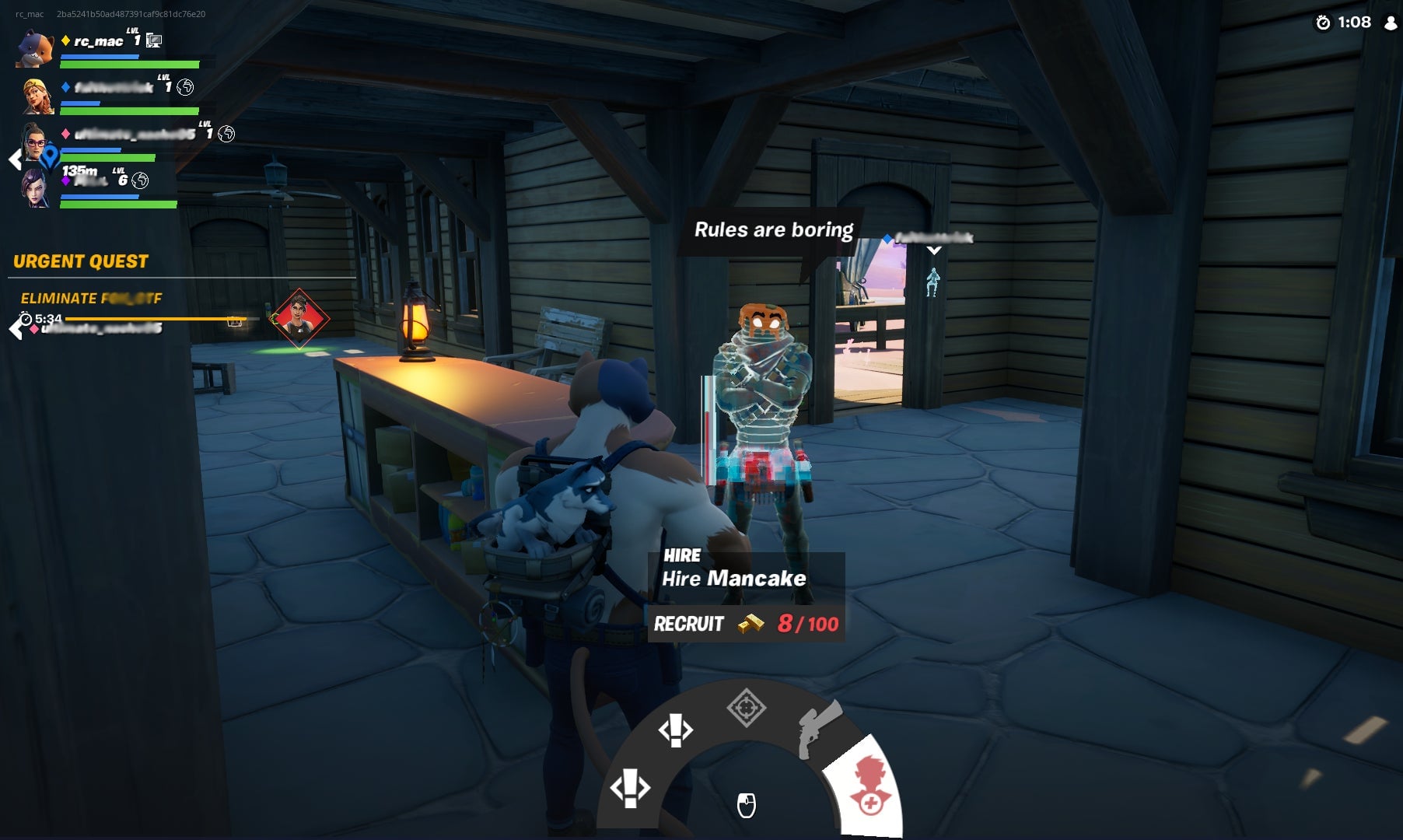Image resolution: width=1403 pixels, height=840 pixels.
Task: Click the sync icon next to the second teammate's level
Action: coord(185,89)
